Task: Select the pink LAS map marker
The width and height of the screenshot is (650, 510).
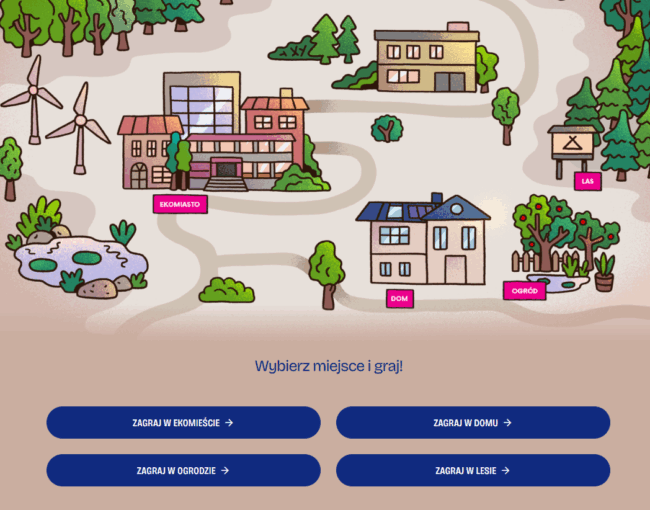Action: 588,181
